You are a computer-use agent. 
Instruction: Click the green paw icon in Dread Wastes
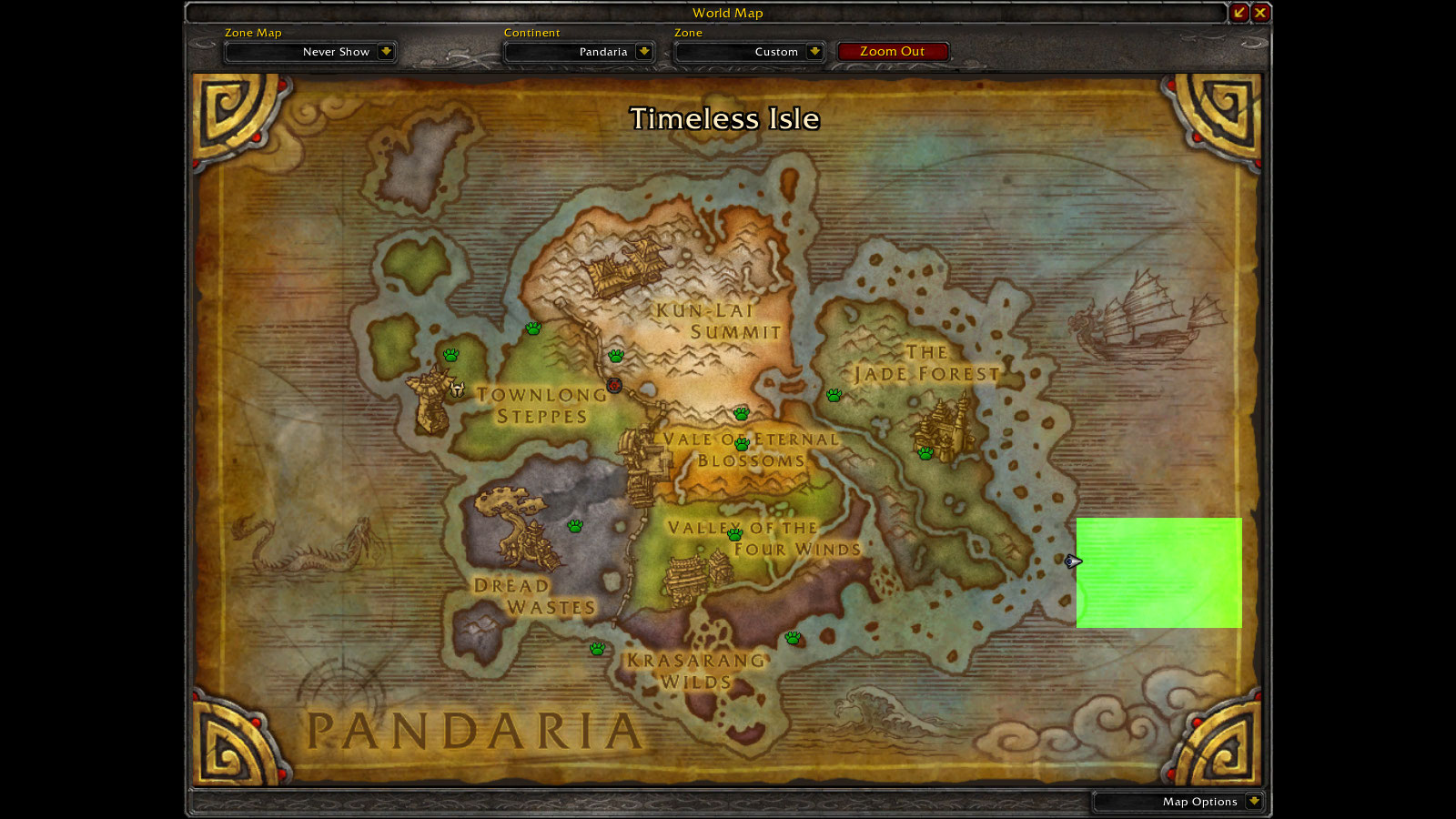tap(576, 524)
